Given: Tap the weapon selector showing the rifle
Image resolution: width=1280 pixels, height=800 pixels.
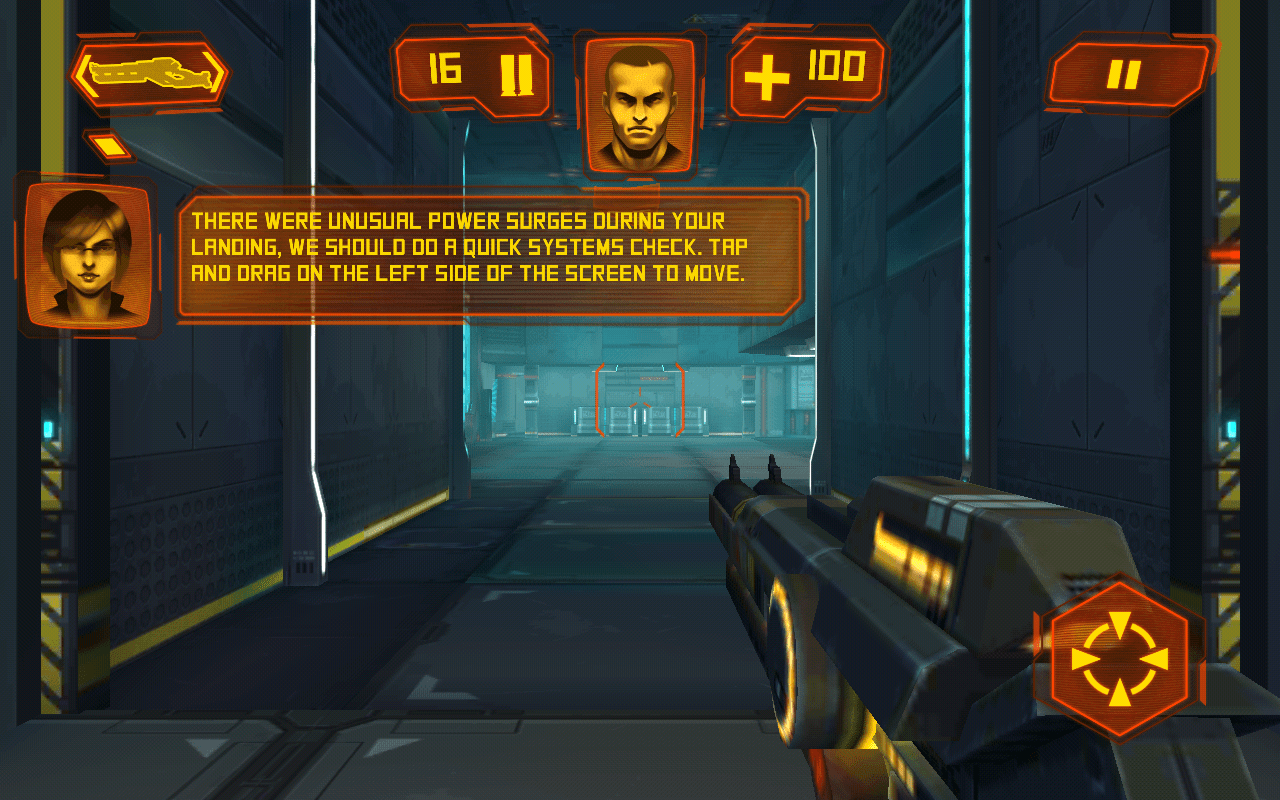Looking at the screenshot, I should pos(149,73).
